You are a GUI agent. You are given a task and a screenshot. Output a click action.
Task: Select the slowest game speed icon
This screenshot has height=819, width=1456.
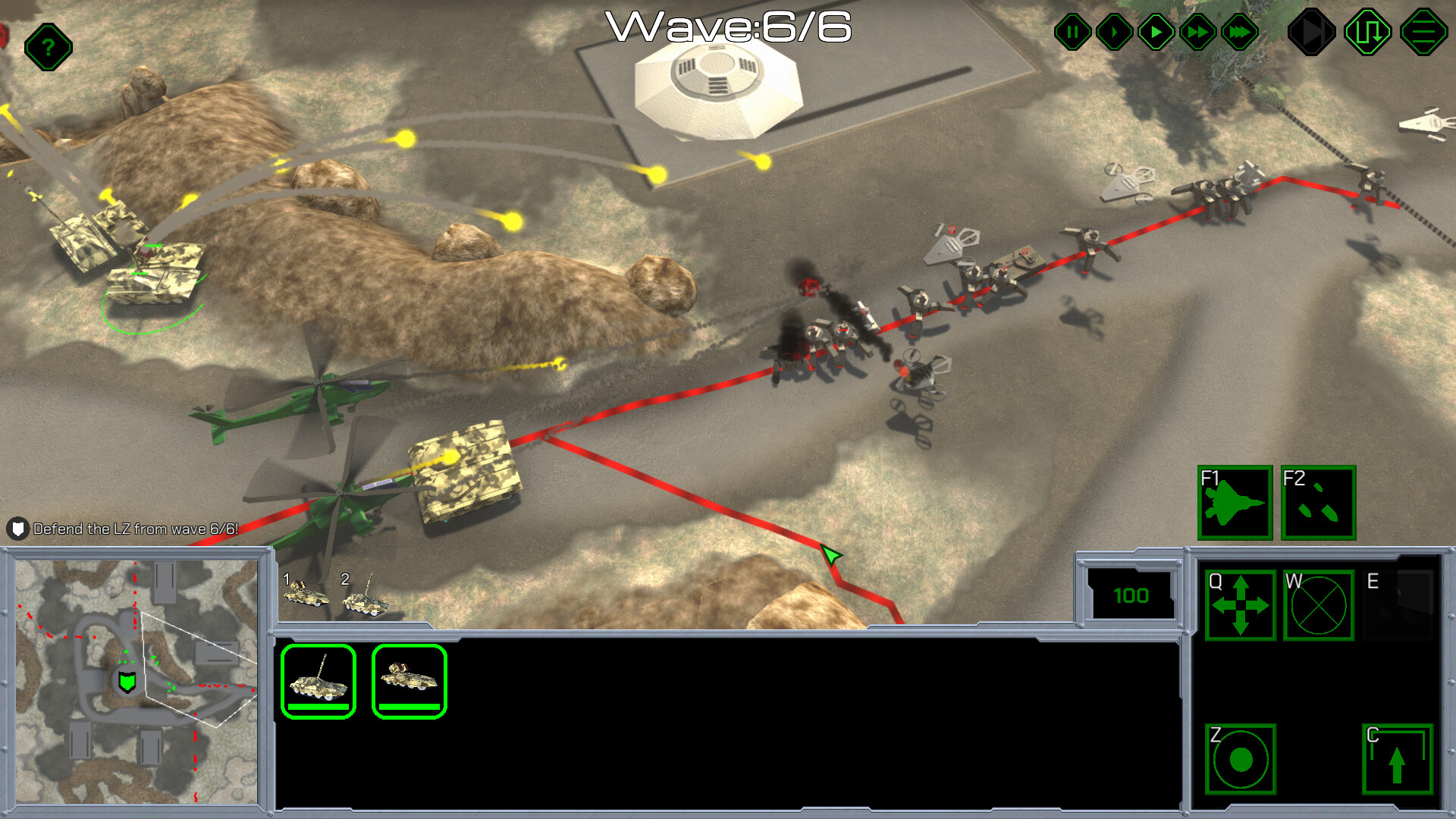tap(1113, 31)
